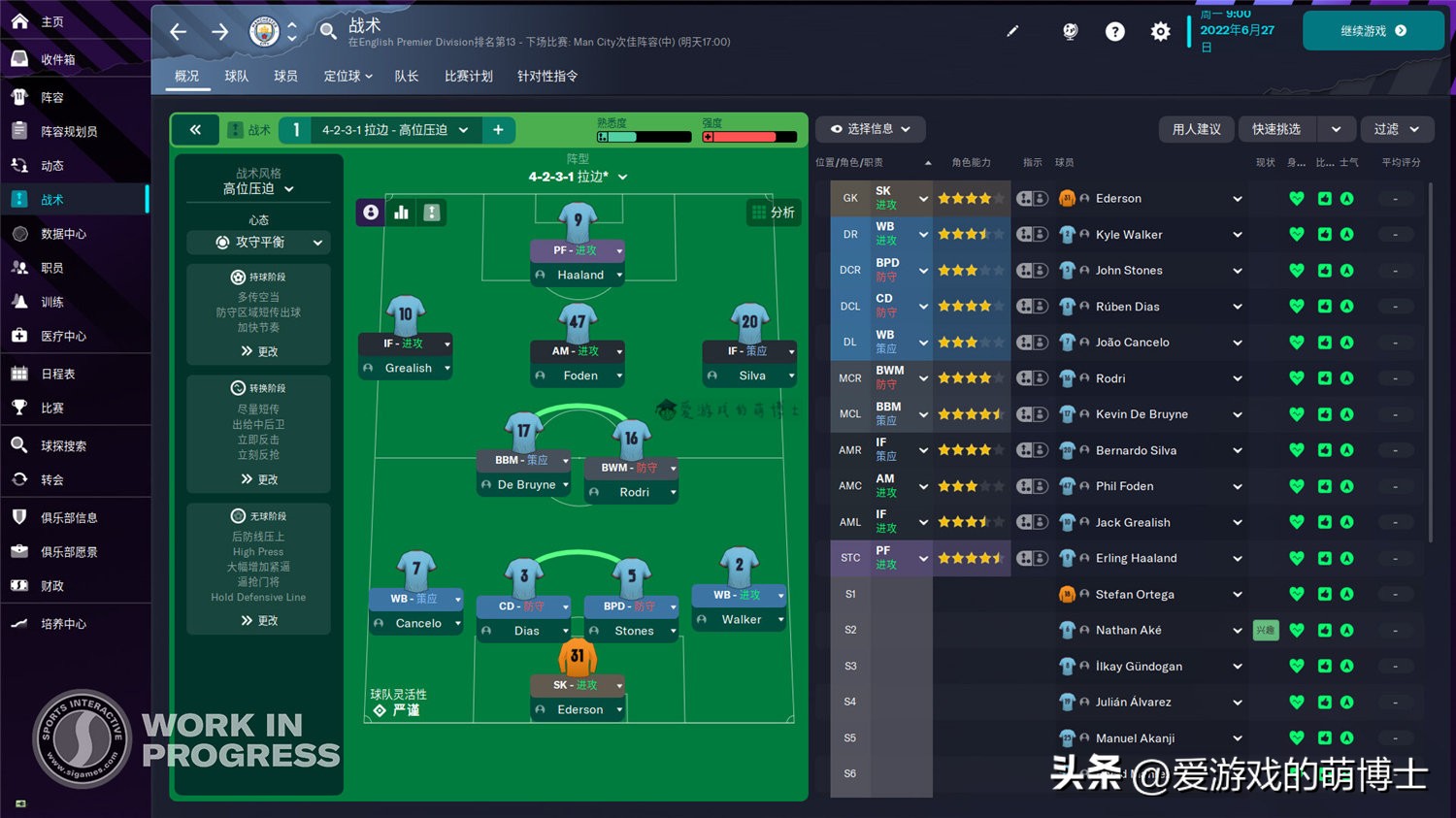Click the 用人建议 button

click(1196, 129)
